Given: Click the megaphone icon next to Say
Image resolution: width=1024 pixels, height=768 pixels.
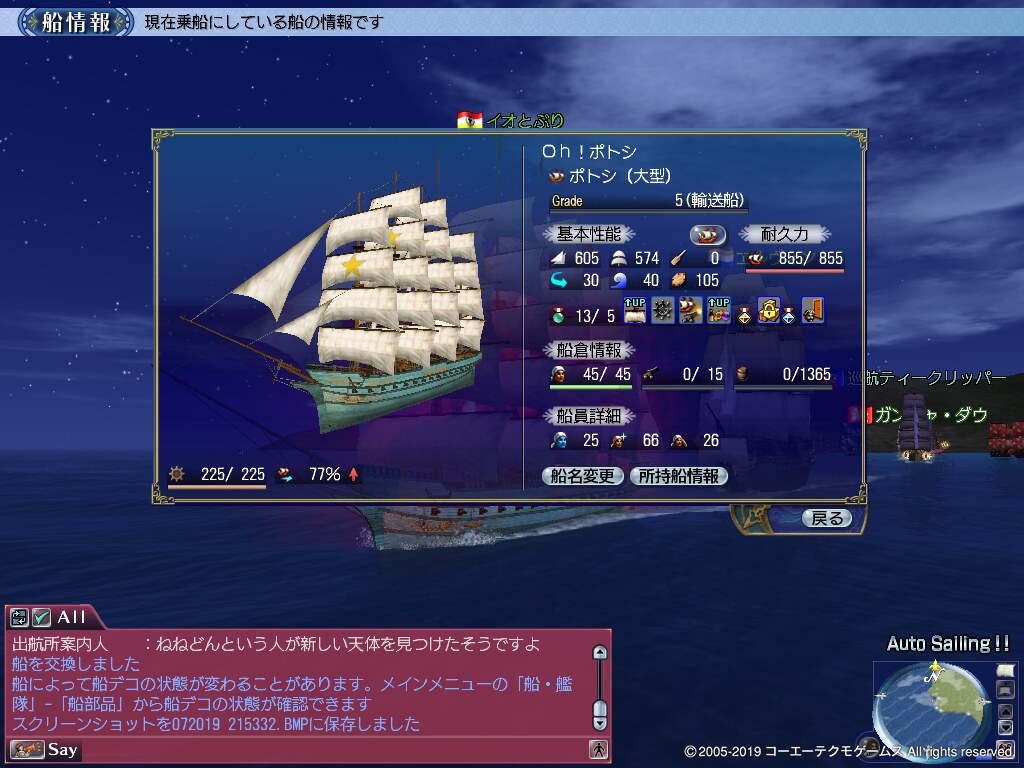Looking at the screenshot, I should 26,749.
